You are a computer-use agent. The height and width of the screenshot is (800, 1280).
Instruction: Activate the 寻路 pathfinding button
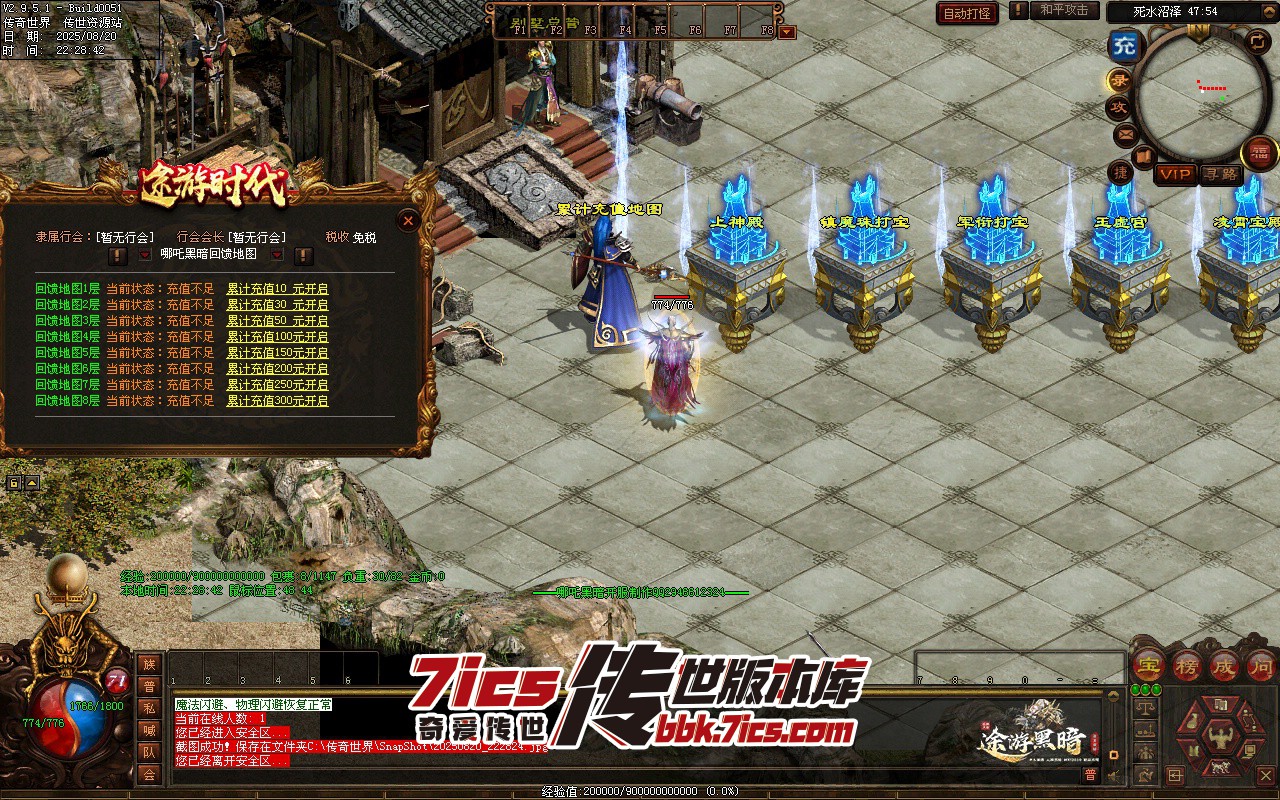click(1219, 174)
